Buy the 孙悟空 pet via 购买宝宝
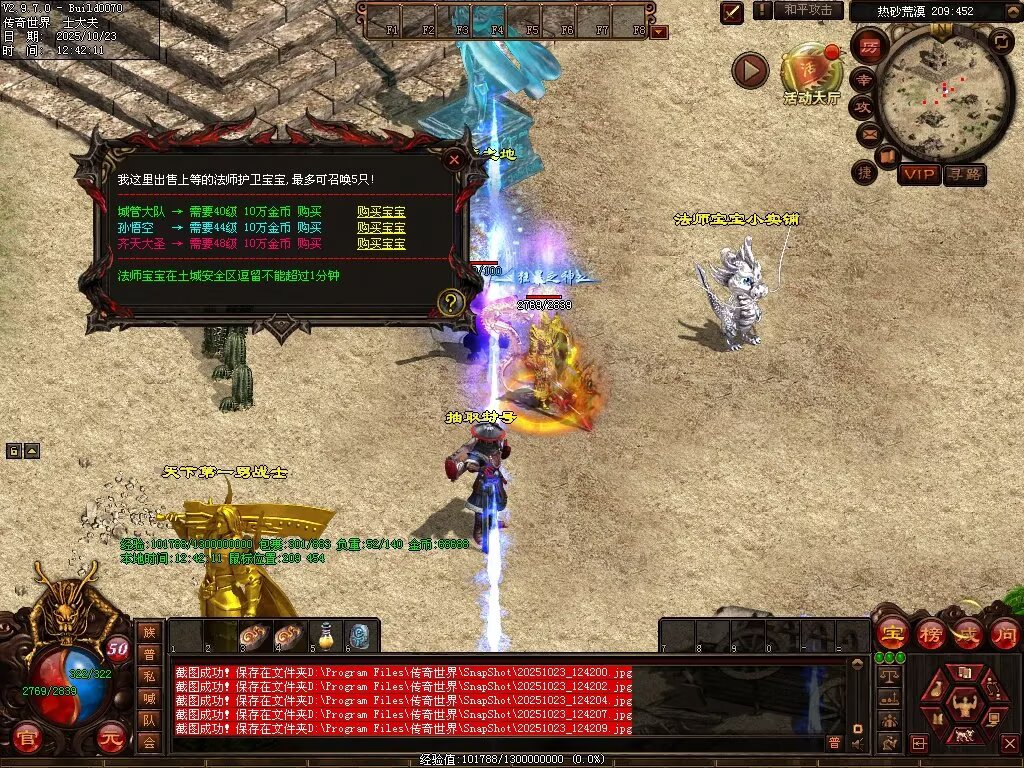 (x=381, y=227)
